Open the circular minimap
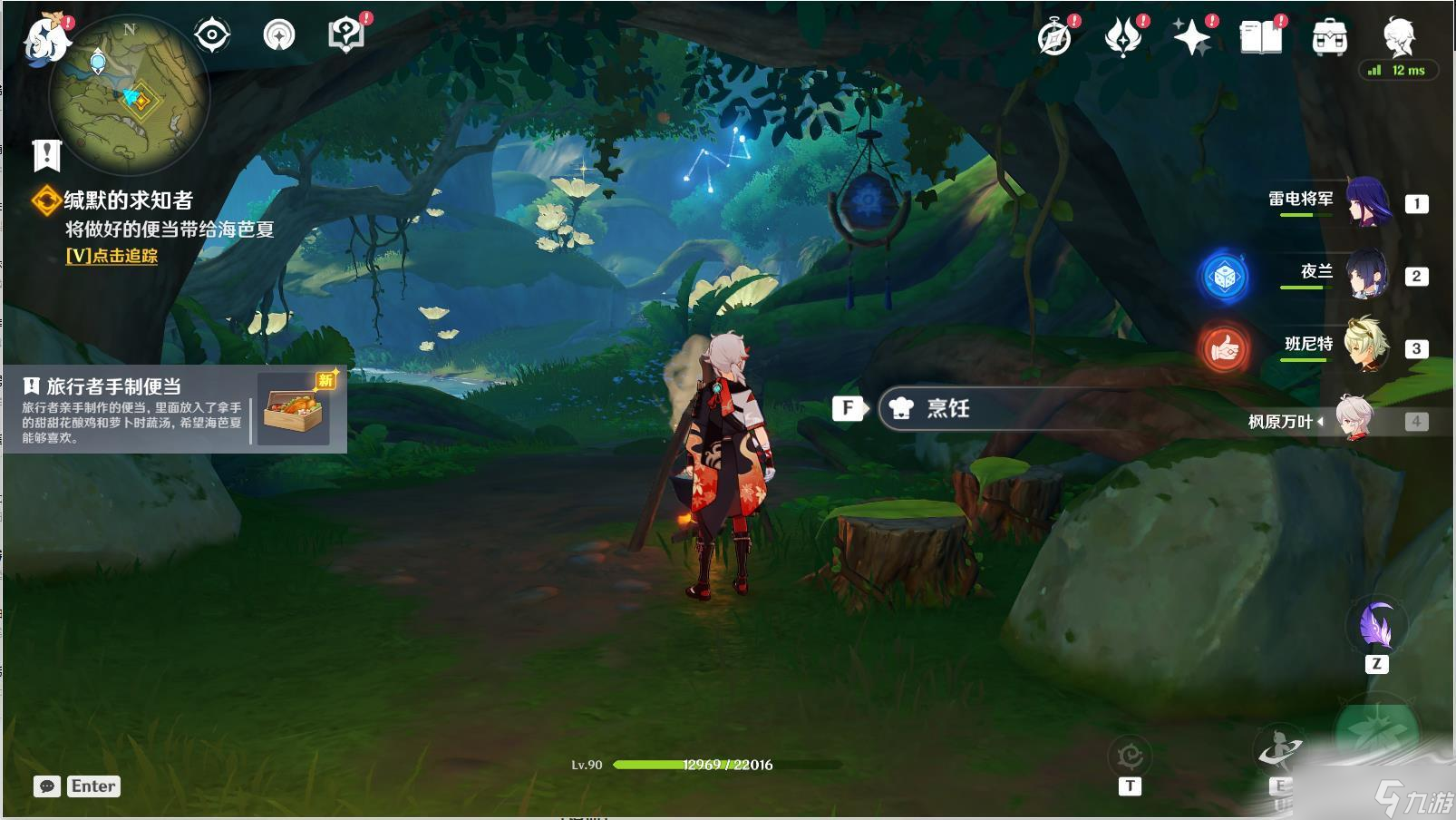The image size is (1456, 820). pyautogui.click(x=130, y=95)
